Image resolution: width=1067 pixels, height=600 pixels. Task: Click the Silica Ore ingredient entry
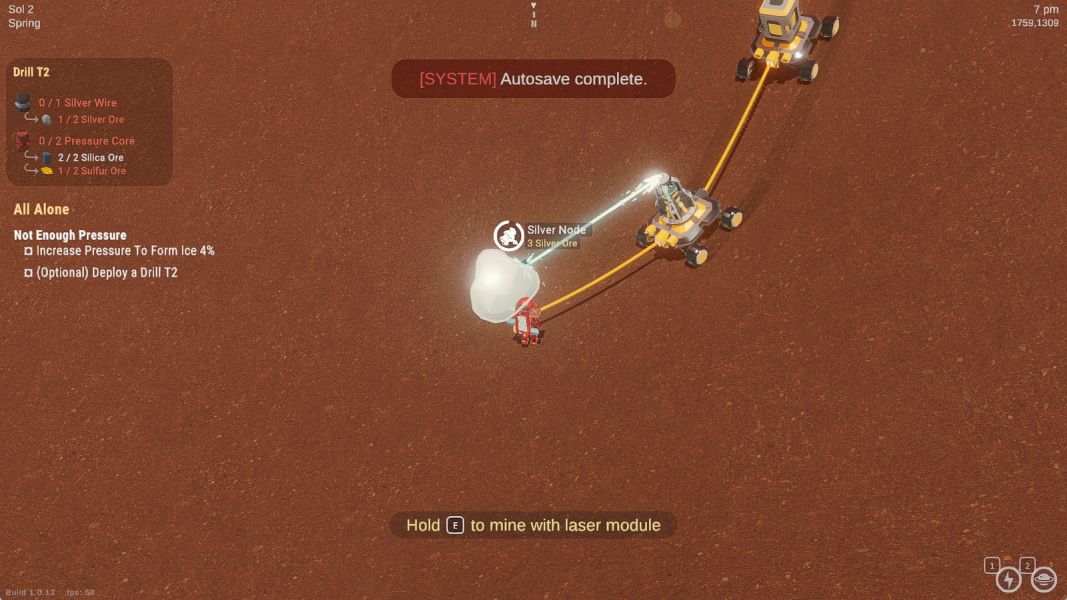click(x=90, y=158)
